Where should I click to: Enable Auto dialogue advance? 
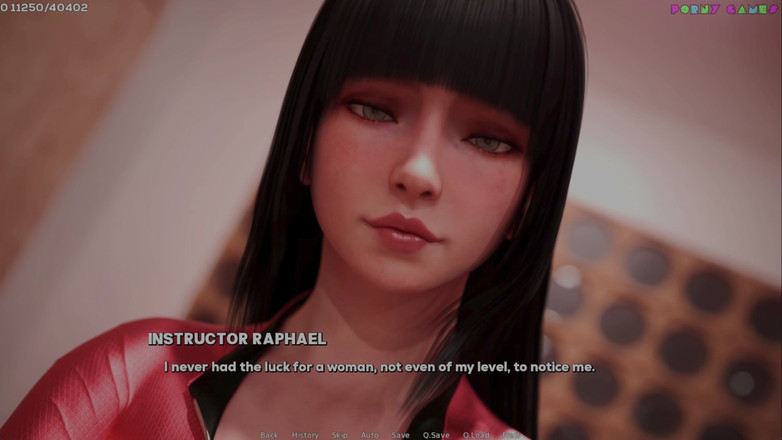370,435
